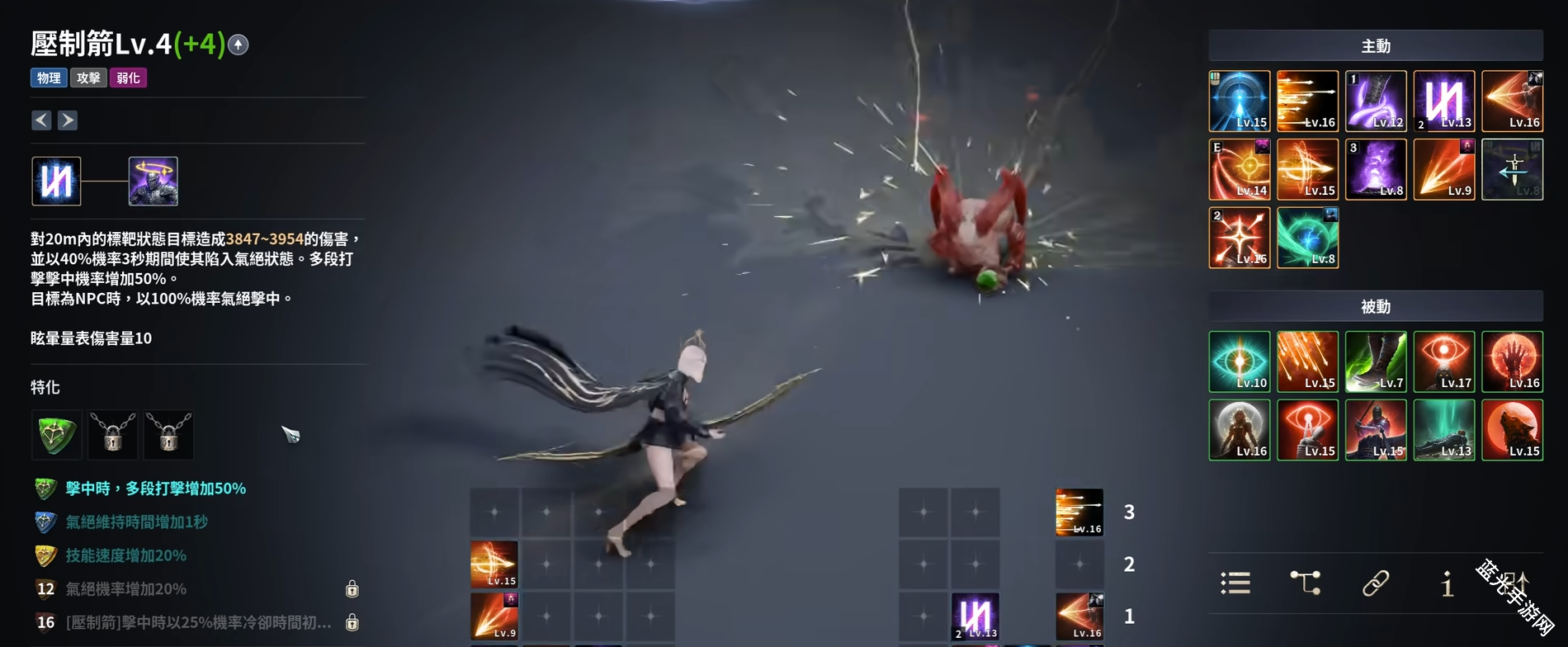
Task: Select the howling wolf Lv.15 passive skill
Action: pyautogui.click(x=1512, y=430)
